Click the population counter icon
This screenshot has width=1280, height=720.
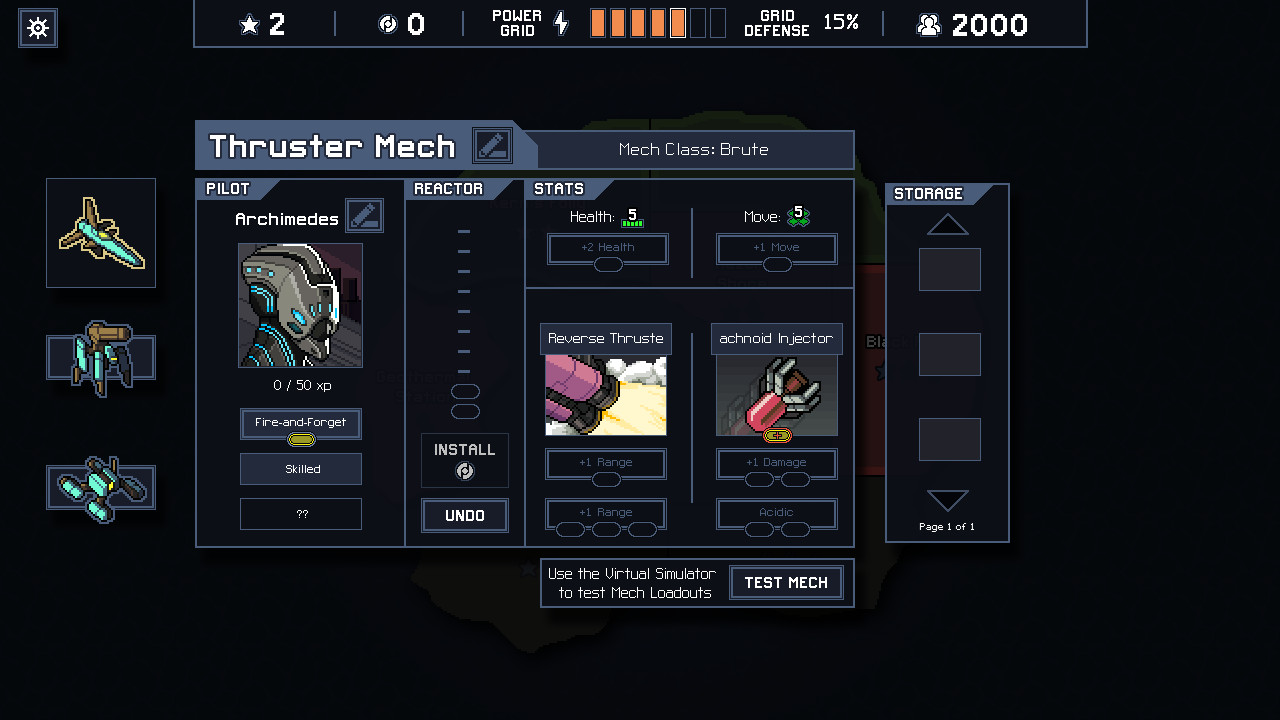click(928, 24)
